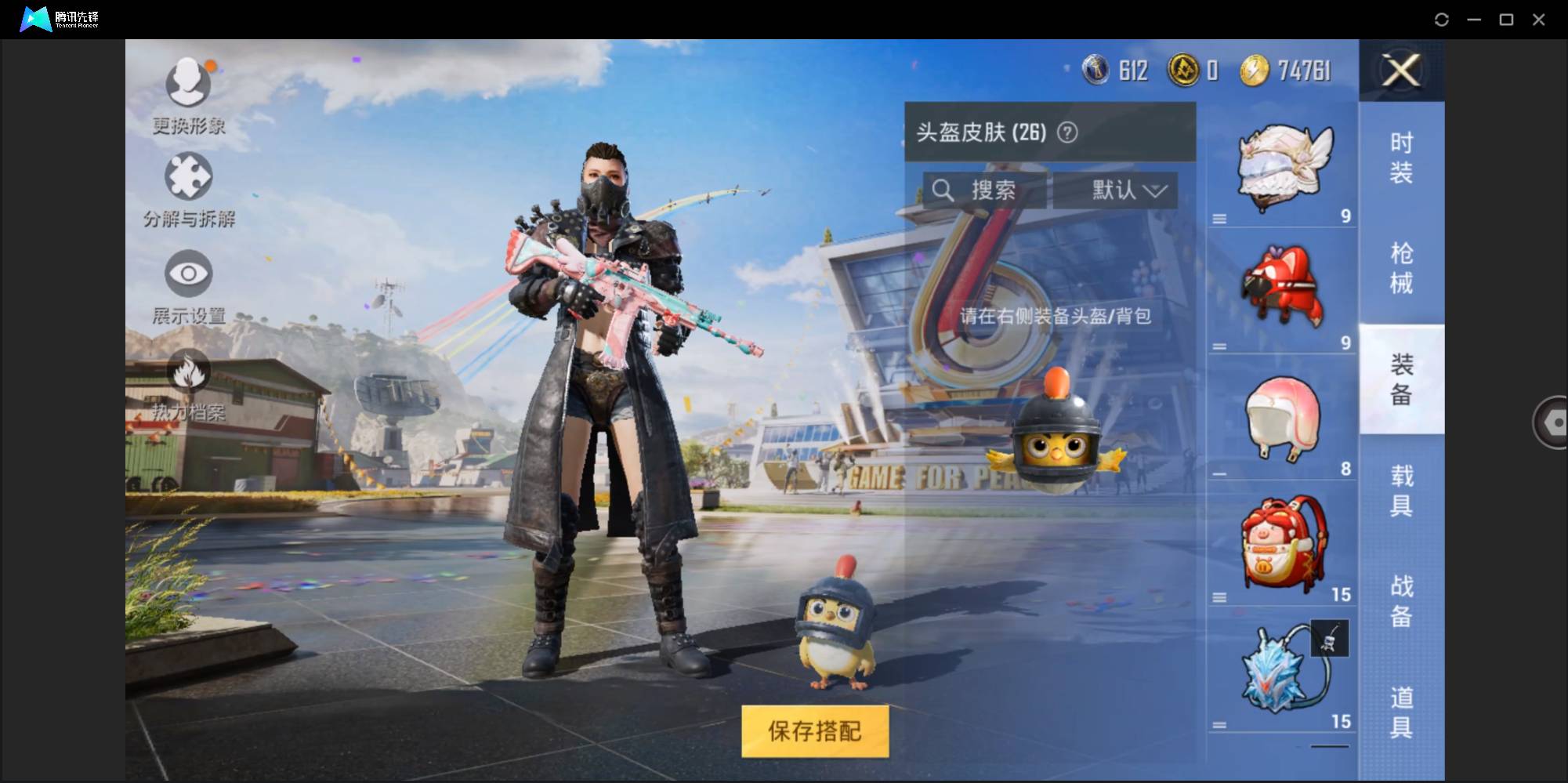Viewport: 1568px width, 783px height.
Task: Collapse the helmet skins panel with X button
Action: click(1401, 71)
